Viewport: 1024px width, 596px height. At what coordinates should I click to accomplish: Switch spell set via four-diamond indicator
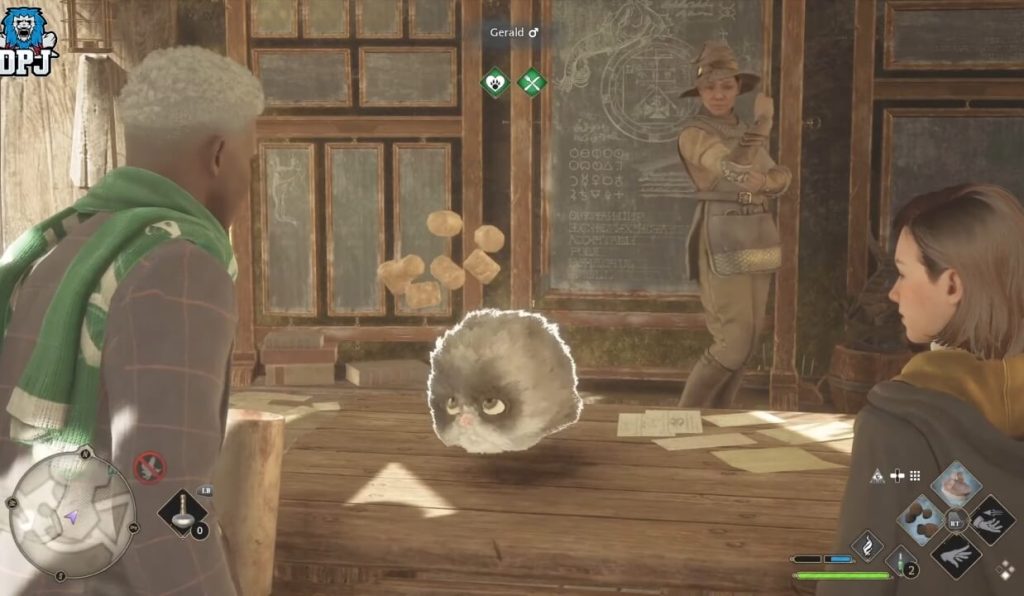(x=1004, y=570)
